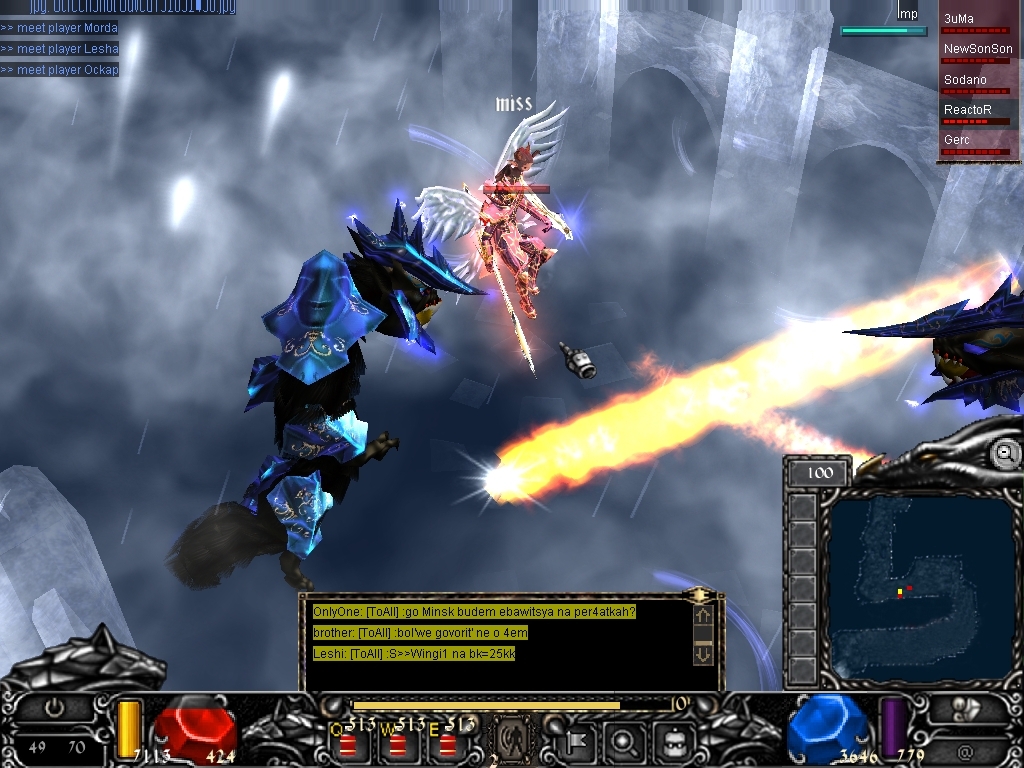Image resolution: width=1024 pixels, height=768 pixels.
Task: Click the 100 button above the minimap
Action: coord(819,472)
